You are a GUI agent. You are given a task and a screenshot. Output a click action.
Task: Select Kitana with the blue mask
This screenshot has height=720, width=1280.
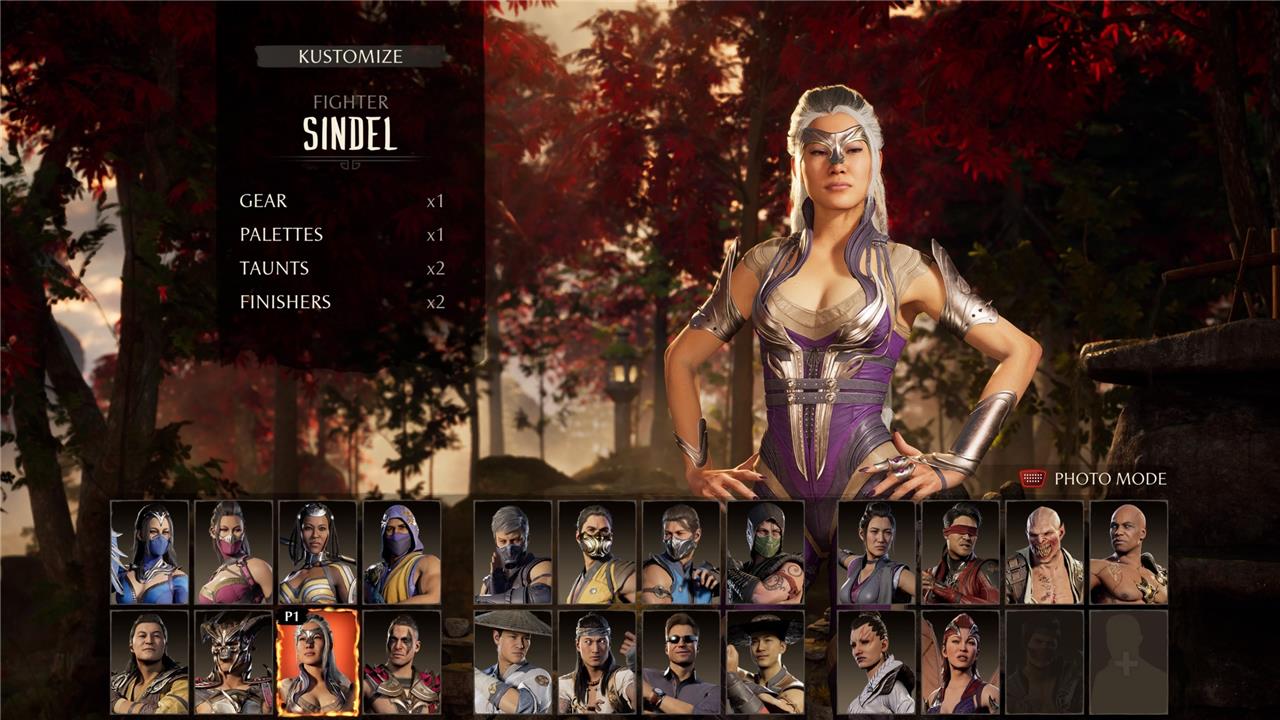click(x=150, y=552)
